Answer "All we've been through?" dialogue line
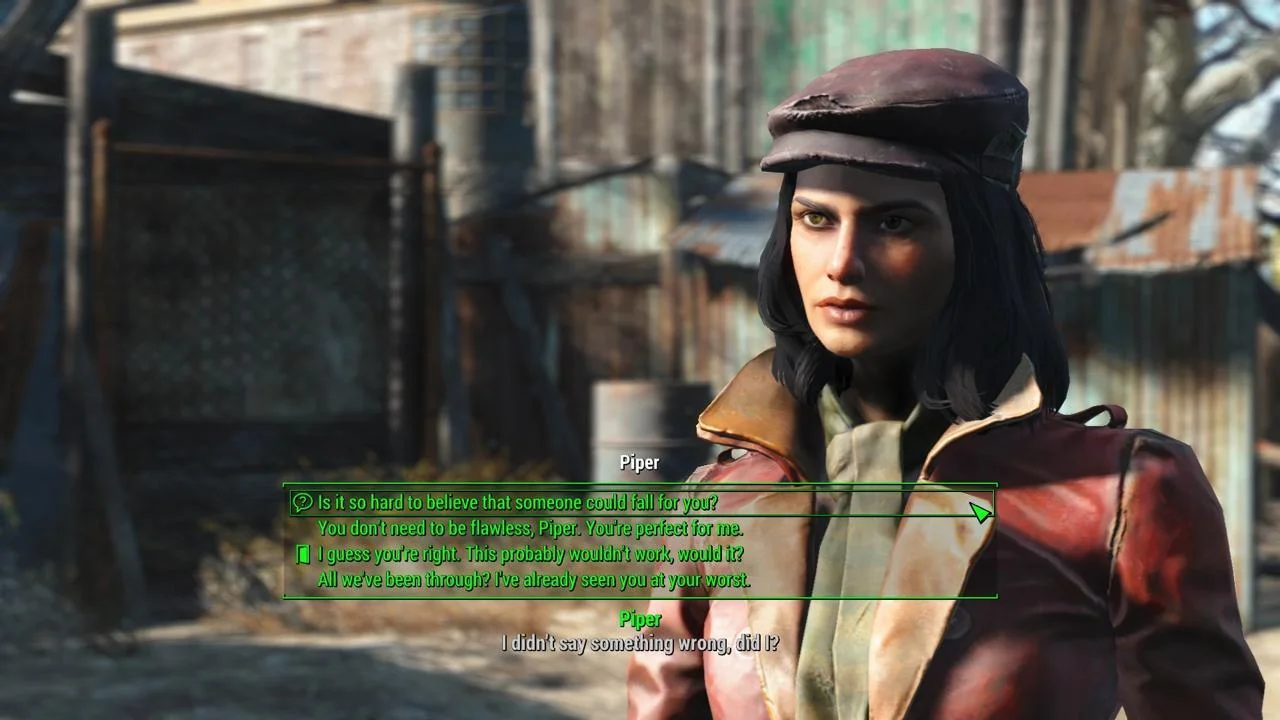The image size is (1280, 720). [x=533, y=579]
